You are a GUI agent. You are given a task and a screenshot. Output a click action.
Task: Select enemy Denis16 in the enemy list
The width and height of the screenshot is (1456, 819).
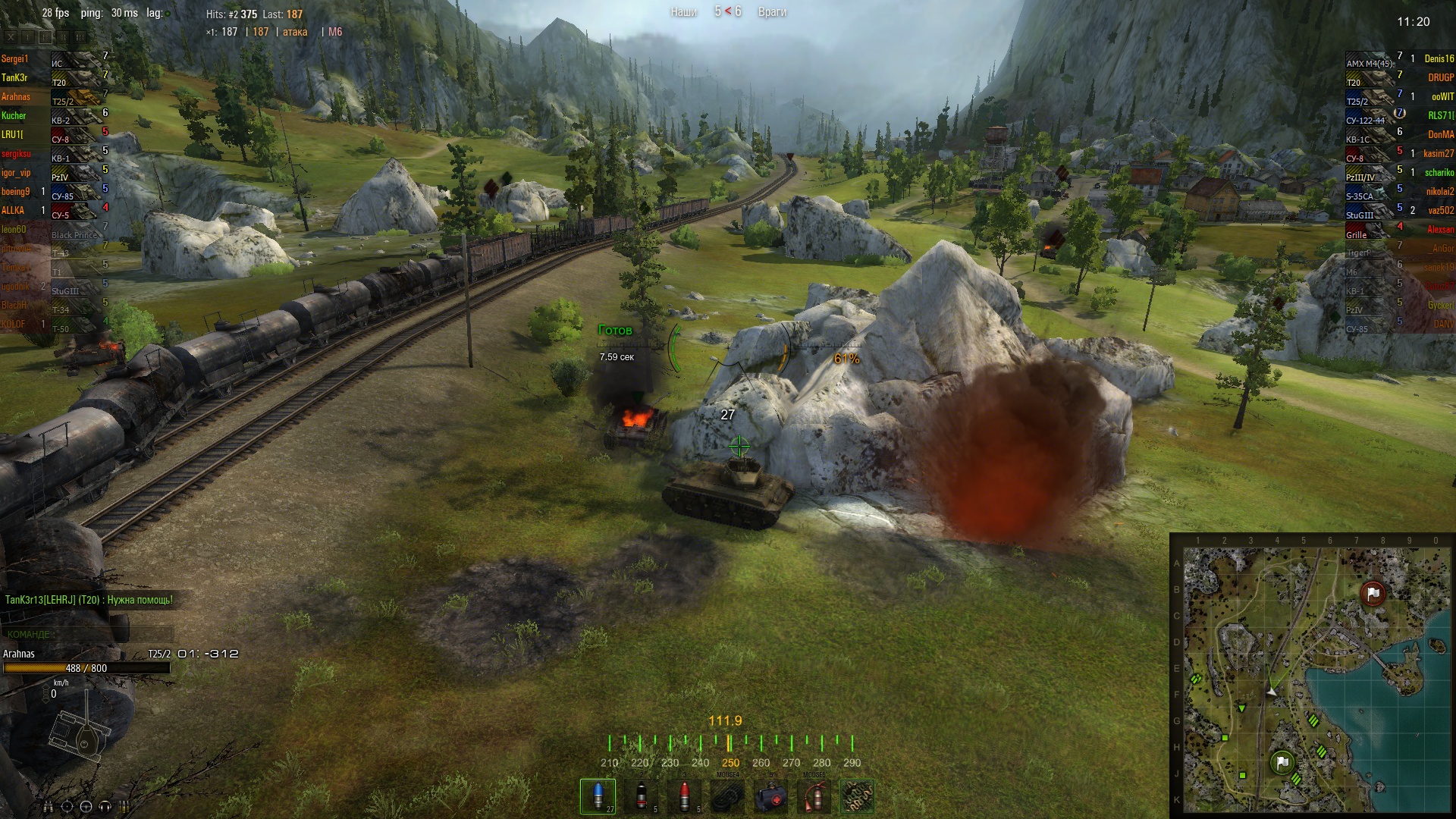tap(1439, 59)
